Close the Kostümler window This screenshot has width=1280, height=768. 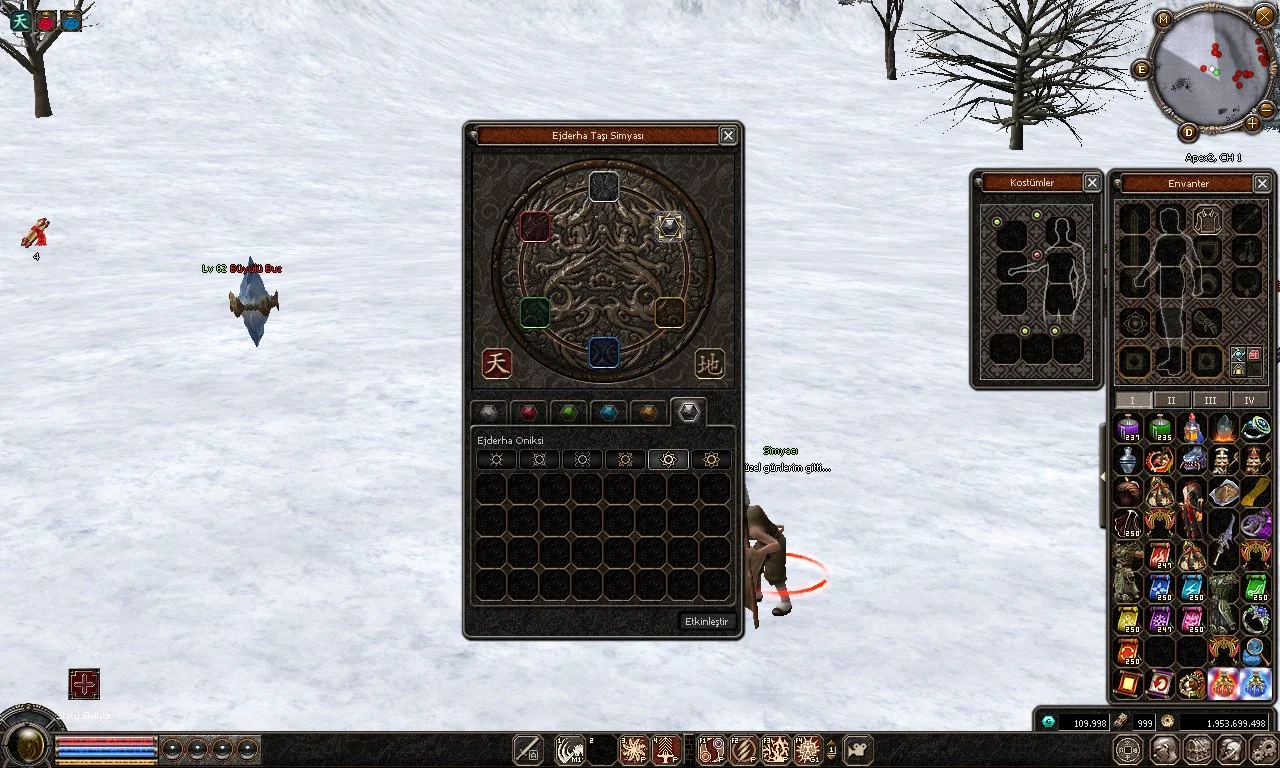1092,183
